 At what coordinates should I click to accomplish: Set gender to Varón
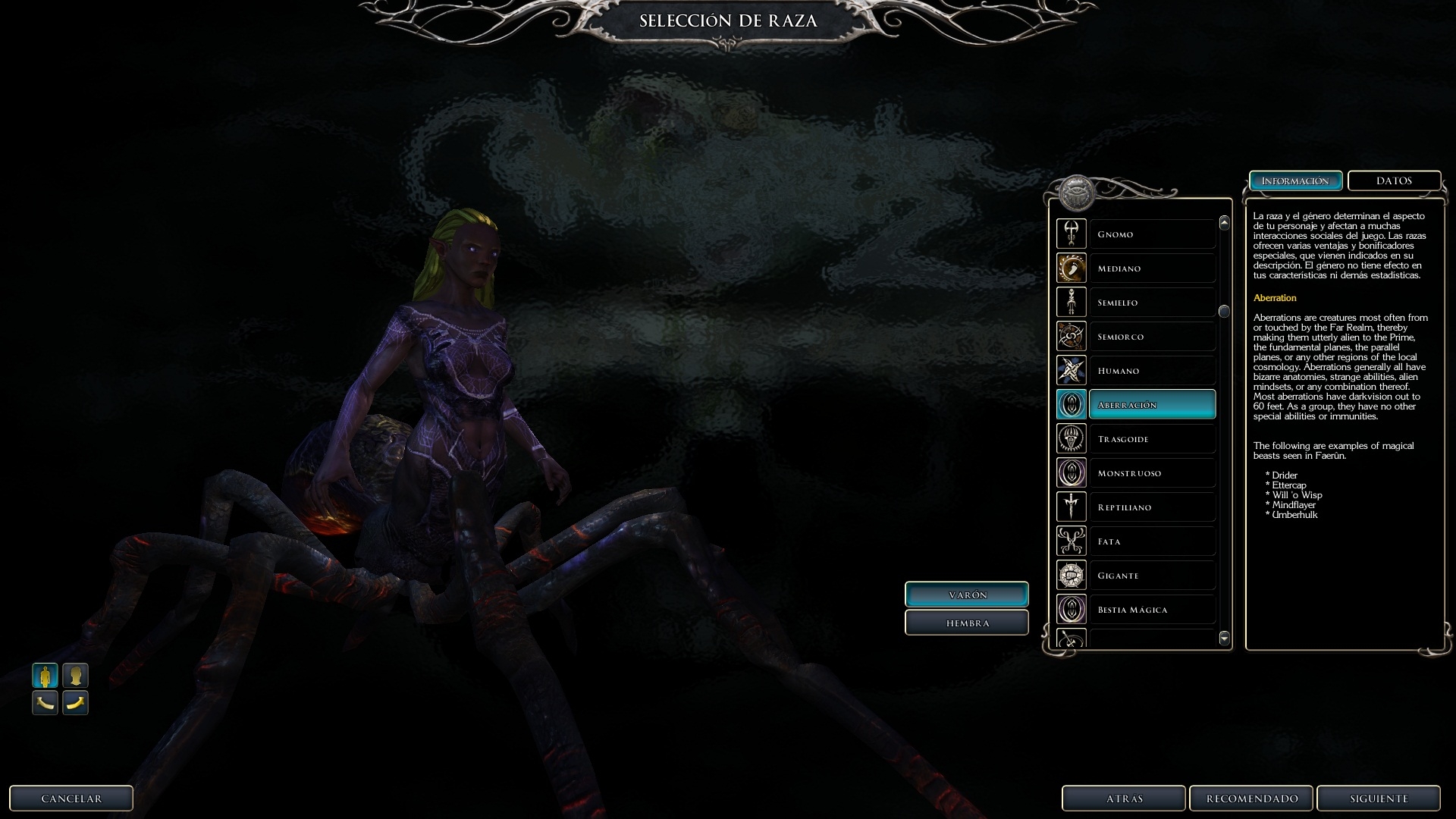point(967,595)
